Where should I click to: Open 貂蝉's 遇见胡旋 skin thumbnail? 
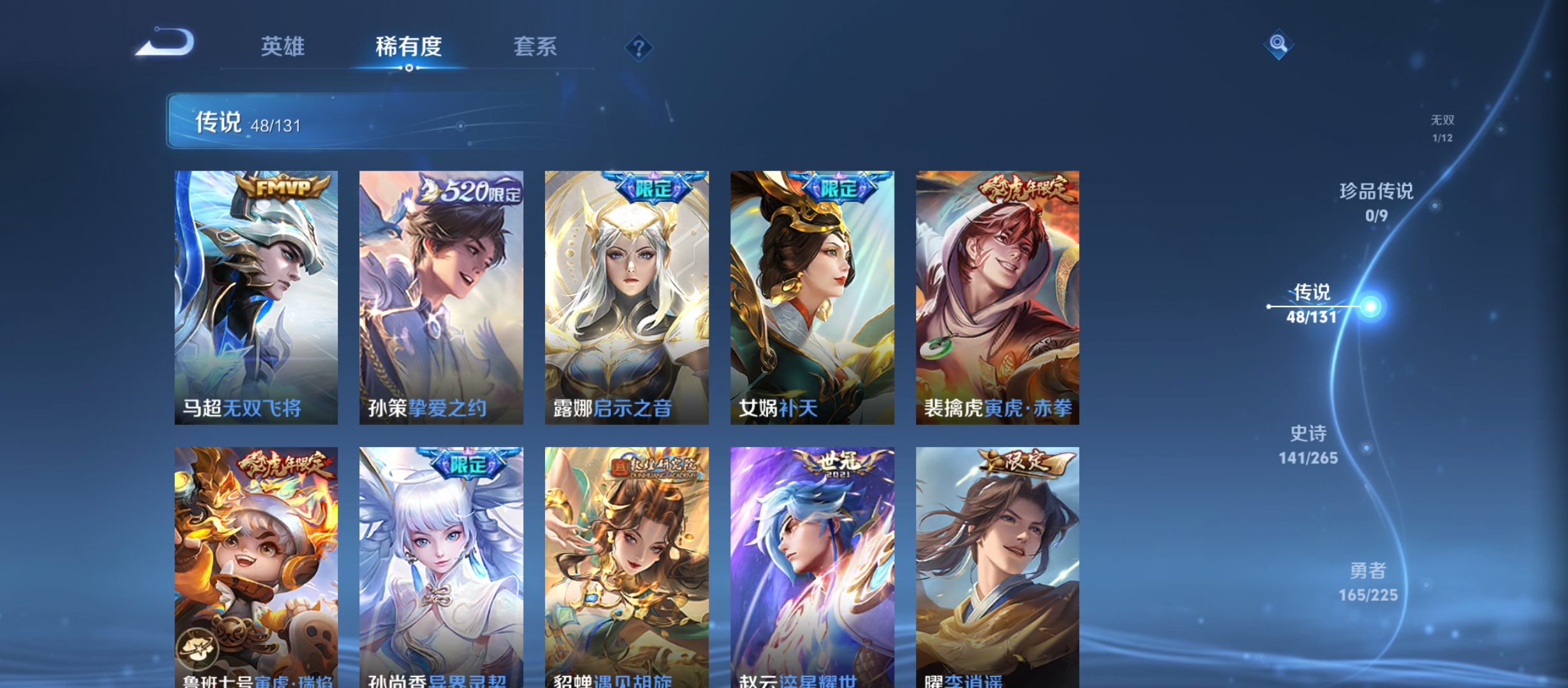coord(625,567)
